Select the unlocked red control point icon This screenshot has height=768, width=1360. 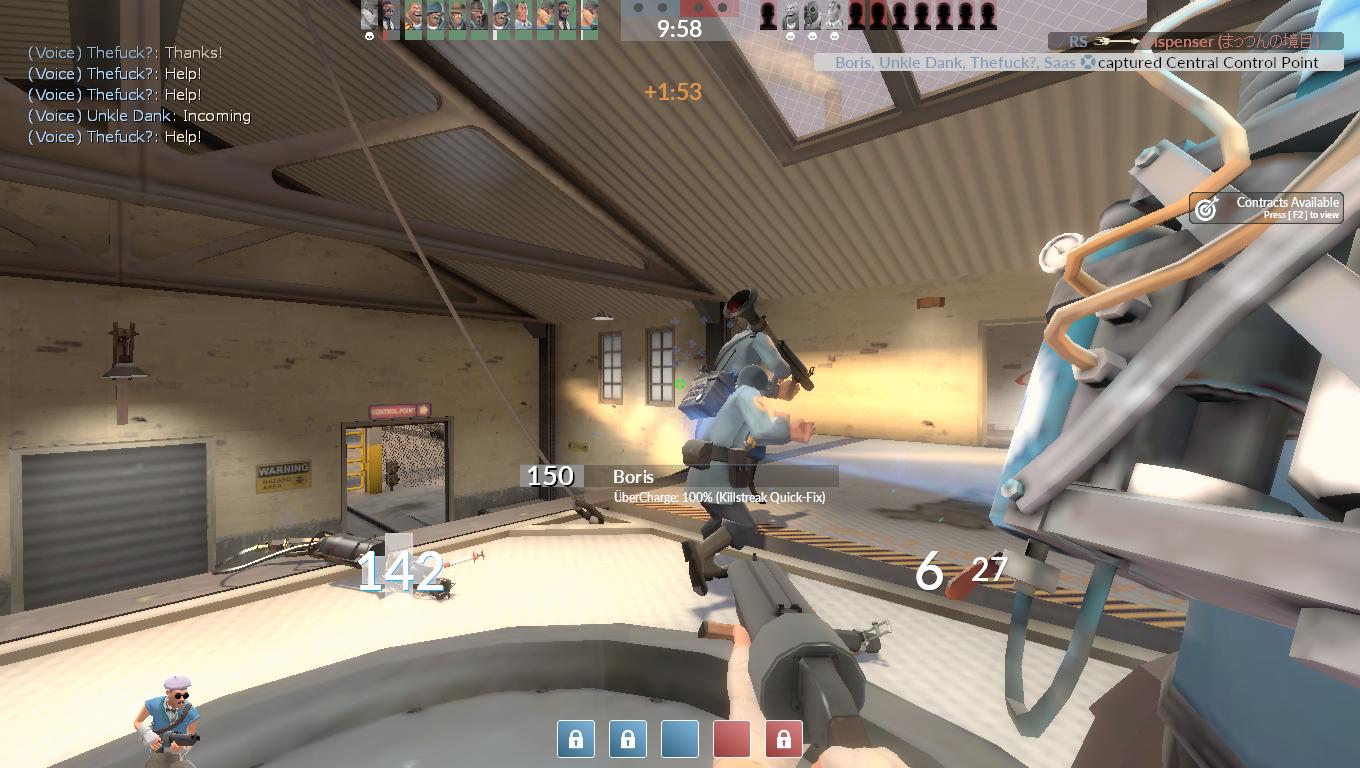click(731, 739)
